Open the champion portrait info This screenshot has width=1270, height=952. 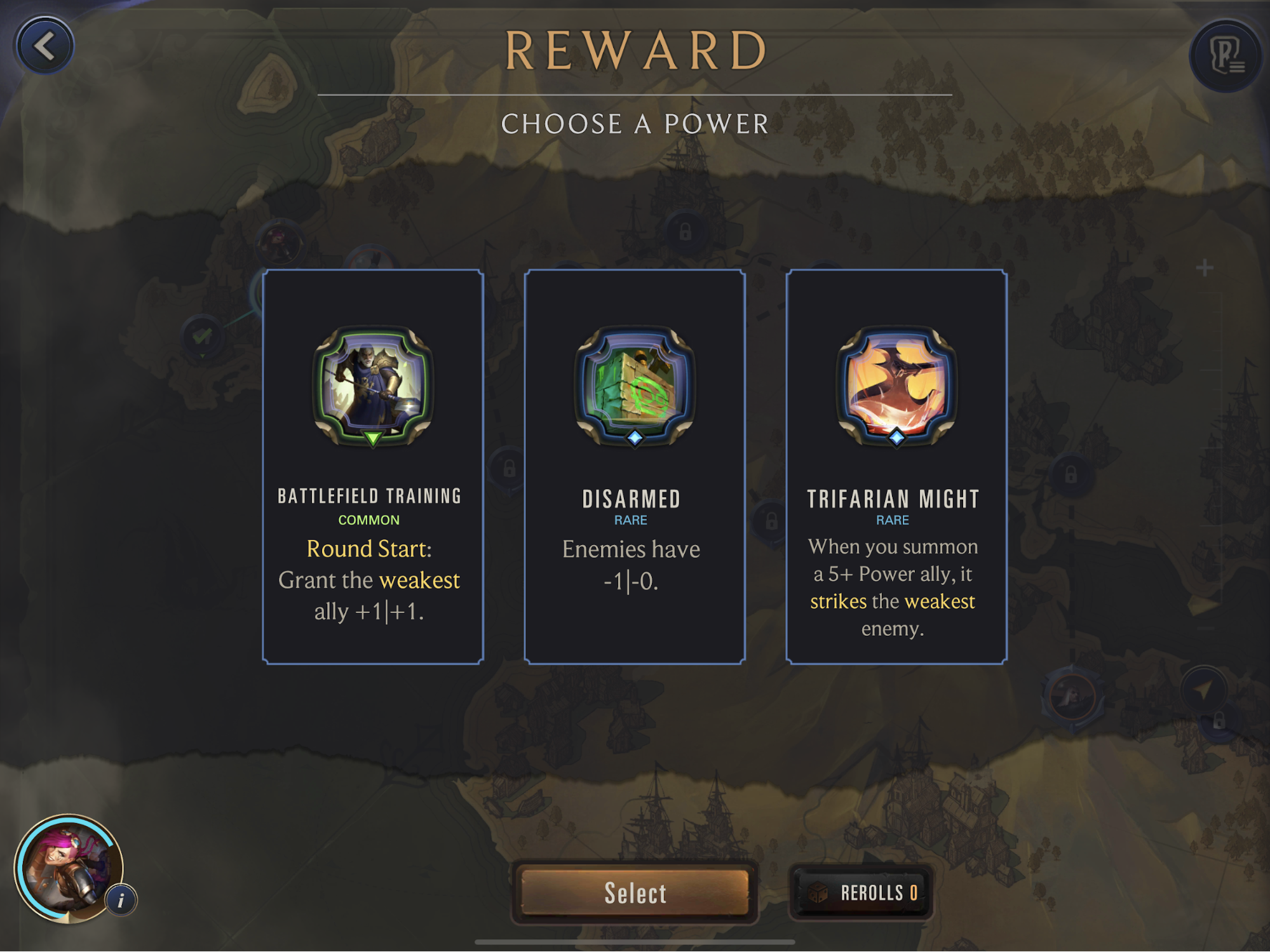click(121, 899)
